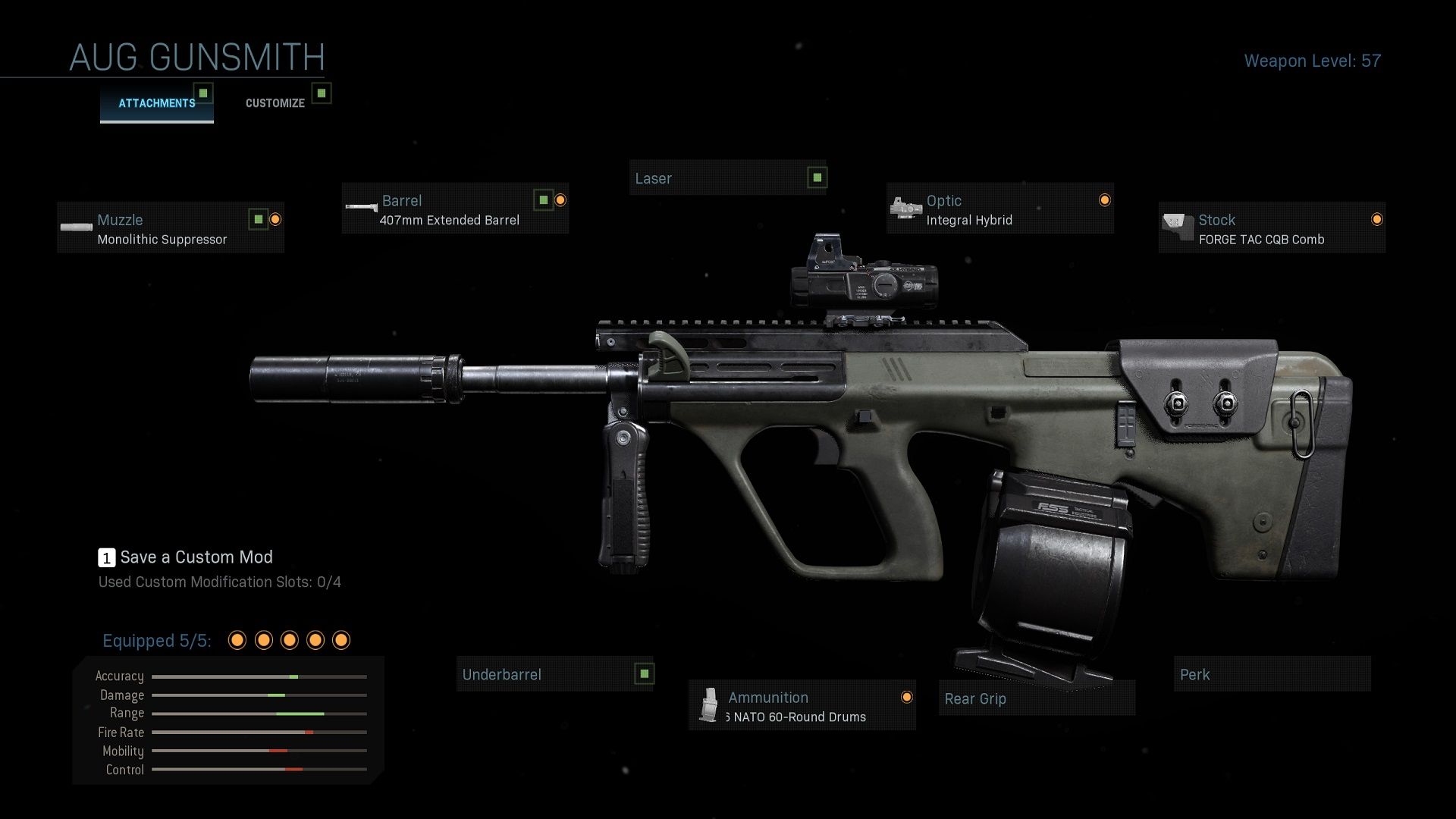Image resolution: width=1456 pixels, height=819 pixels.
Task: Toggle the green indicator on the Laser slot
Action: [x=816, y=176]
